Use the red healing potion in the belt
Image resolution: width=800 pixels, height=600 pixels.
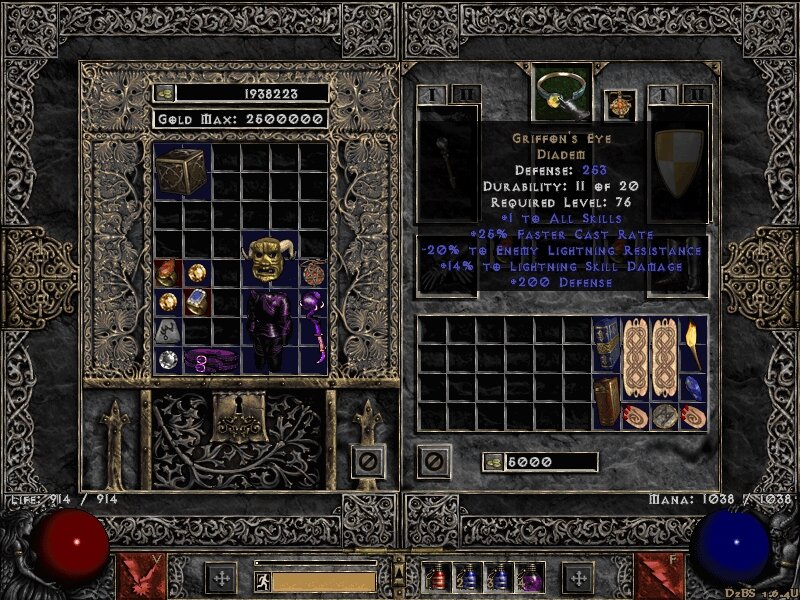(x=437, y=578)
